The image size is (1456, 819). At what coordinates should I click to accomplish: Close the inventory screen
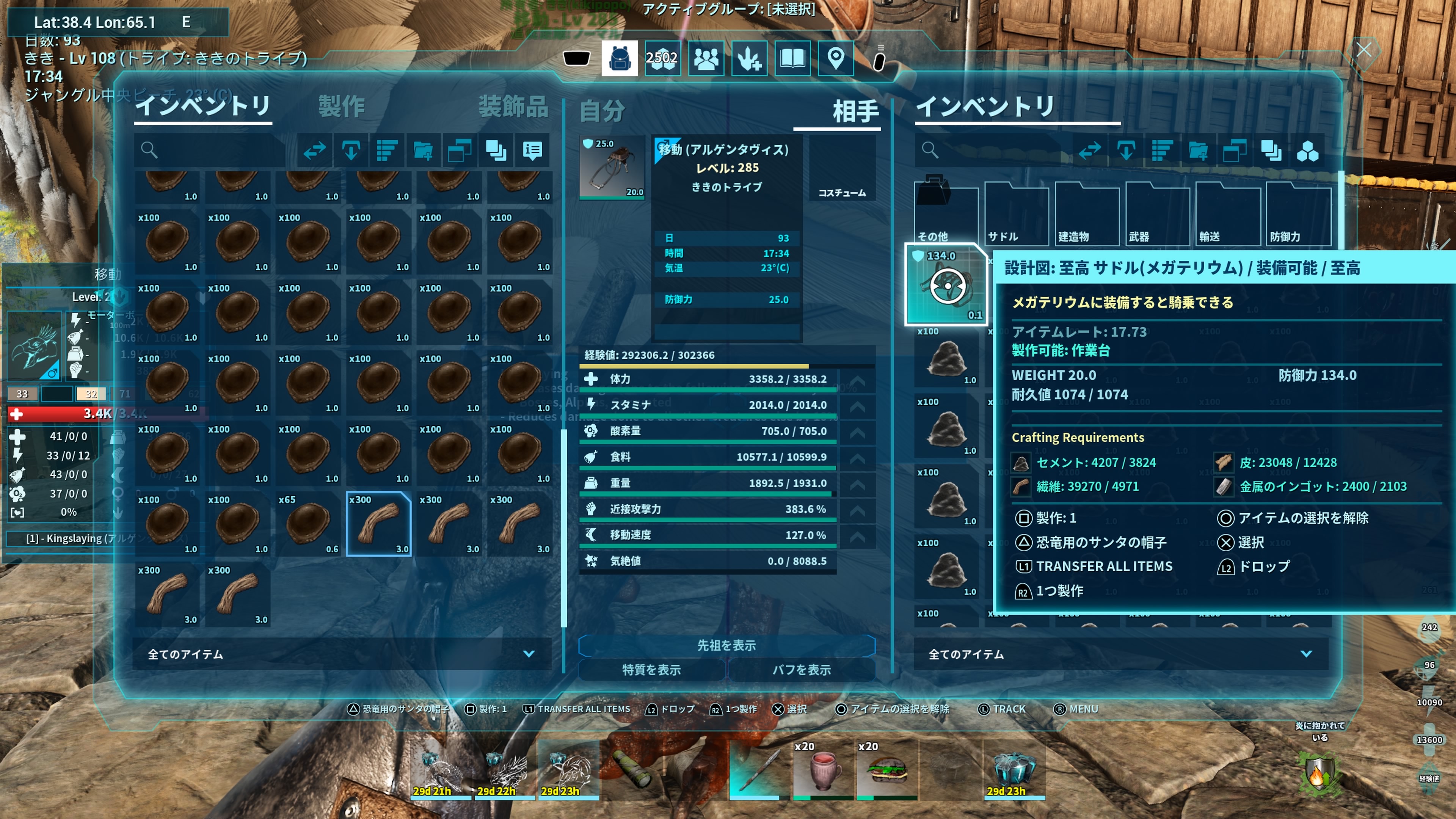click(x=1363, y=50)
